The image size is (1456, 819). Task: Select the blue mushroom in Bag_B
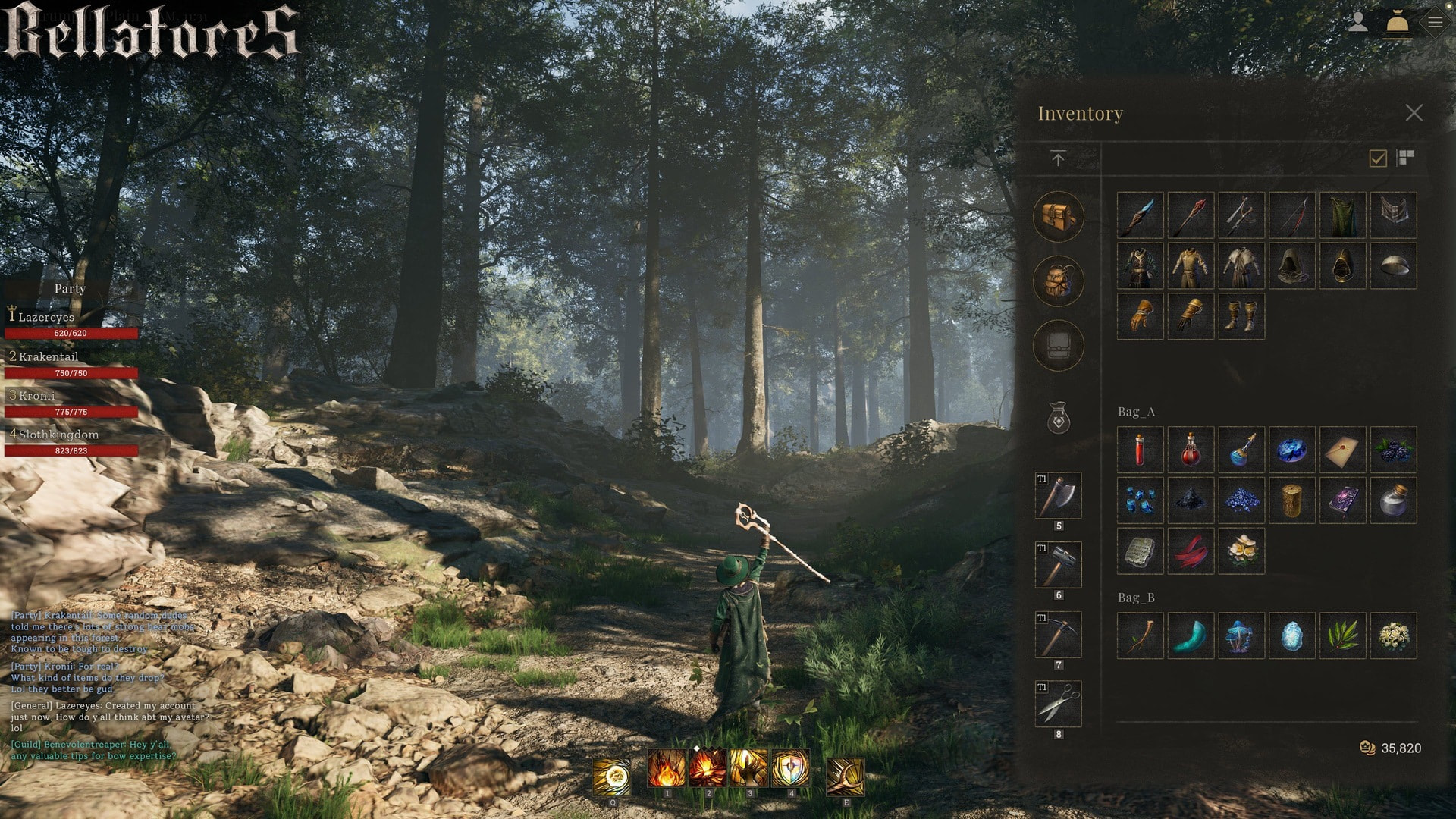tap(1241, 635)
